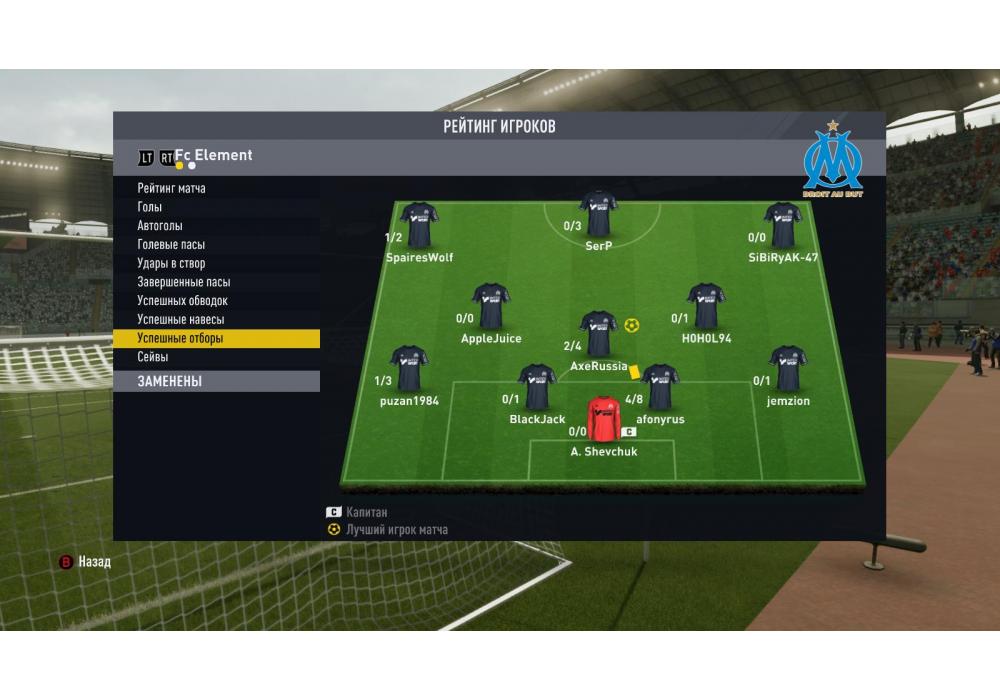Open the Сейвы stat category
The width and height of the screenshot is (1000, 700).
[153, 357]
